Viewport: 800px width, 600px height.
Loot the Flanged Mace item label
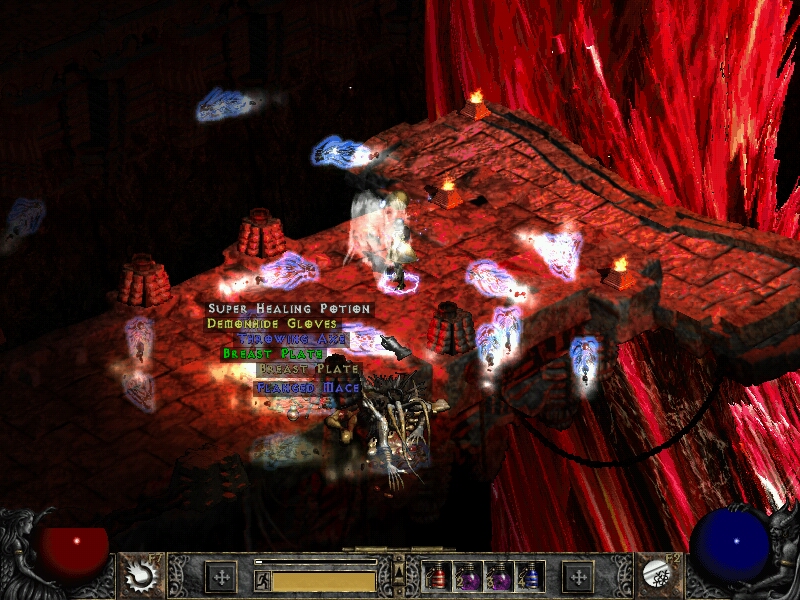tap(307, 387)
